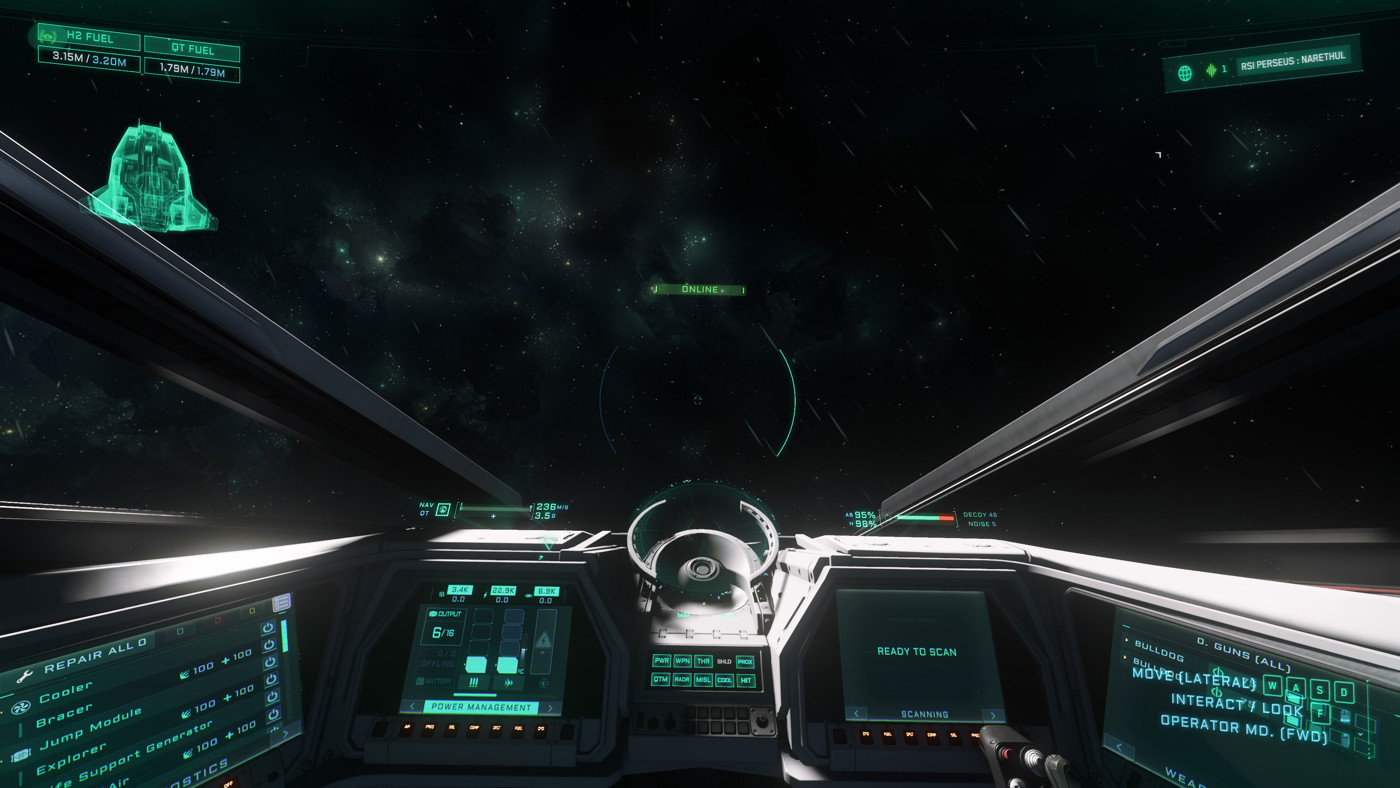Click the next-page chevron on the Scanning screen

point(993,715)
